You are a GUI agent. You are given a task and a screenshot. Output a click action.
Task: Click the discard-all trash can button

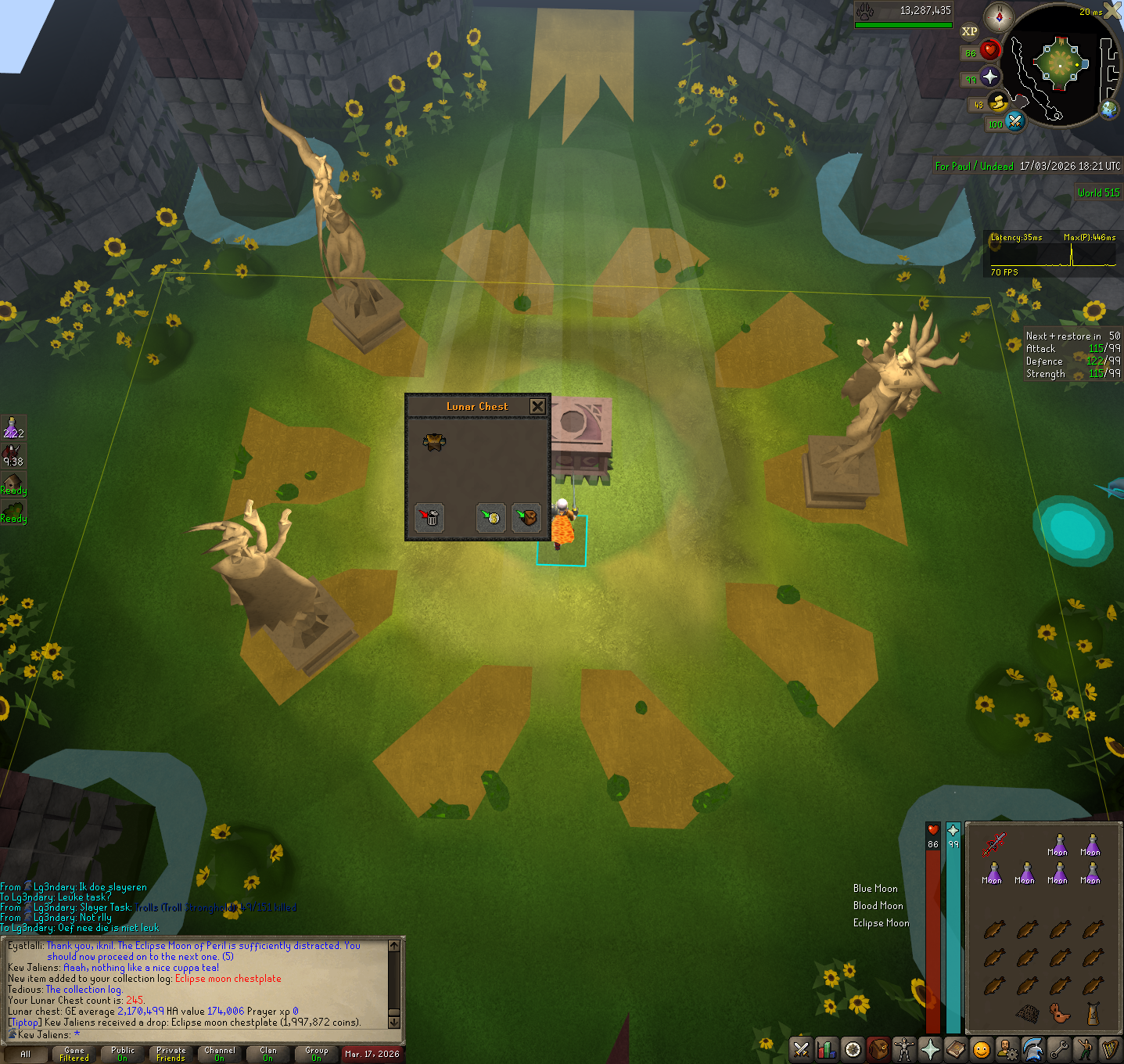click(x=429, y=517)
